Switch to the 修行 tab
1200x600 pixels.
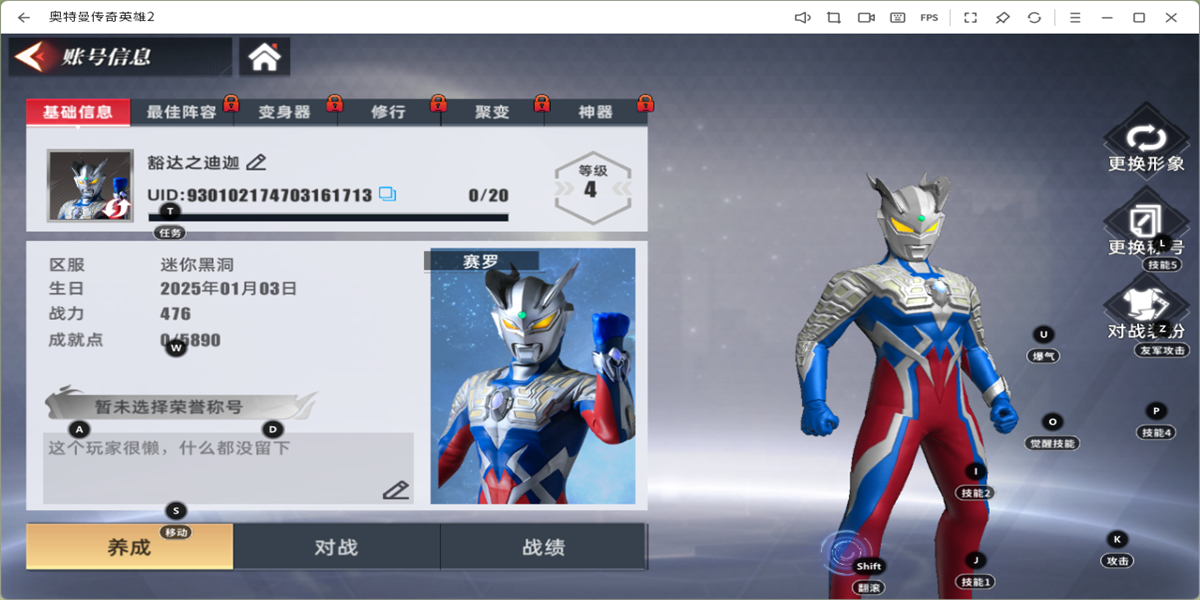point(388,112)
